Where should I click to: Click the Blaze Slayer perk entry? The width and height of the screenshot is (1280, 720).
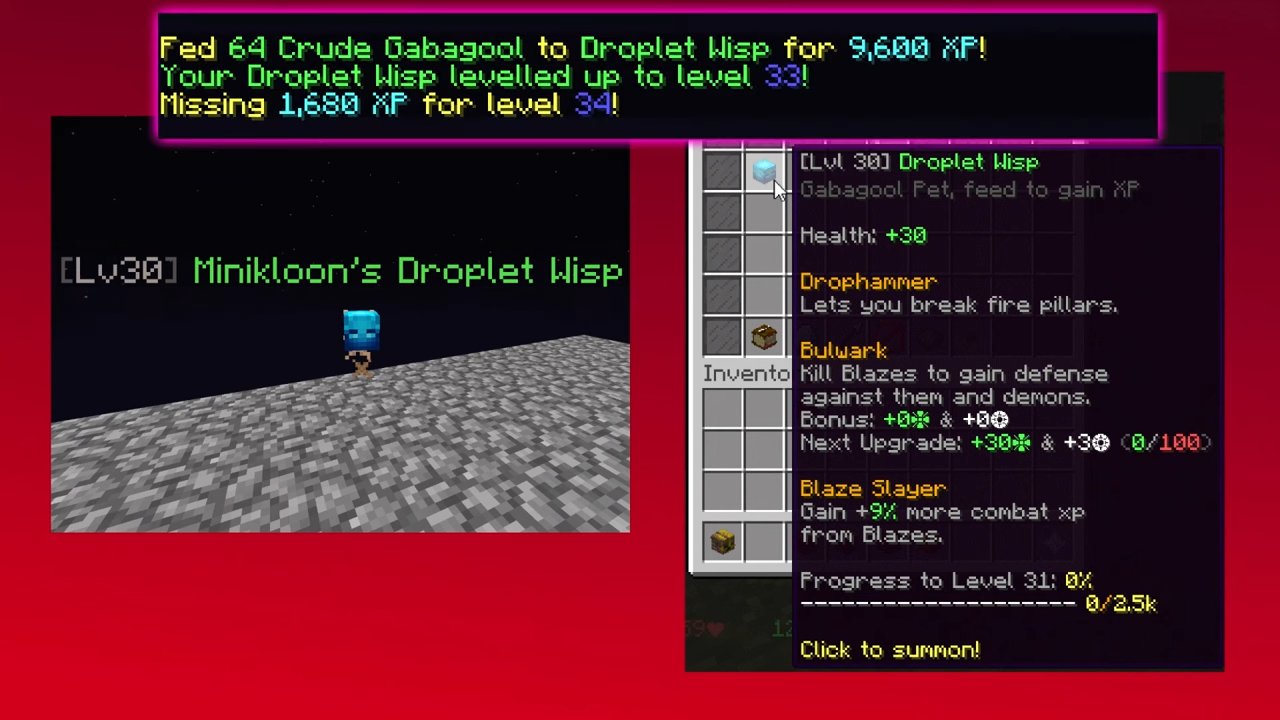(872, 488)
